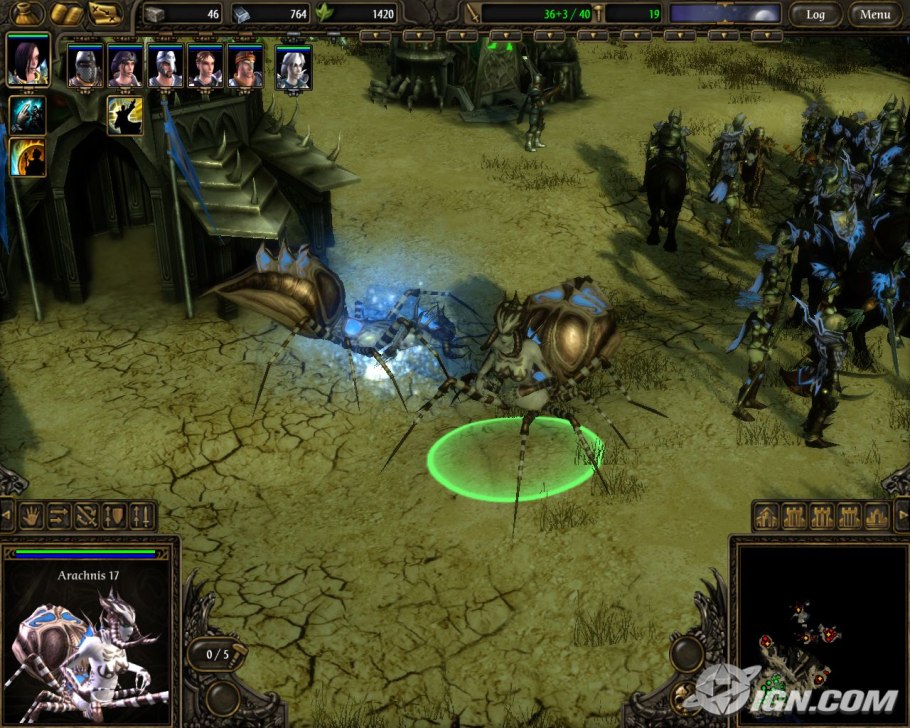
Task: Select the double arrows move command
Action: [58, 516]
